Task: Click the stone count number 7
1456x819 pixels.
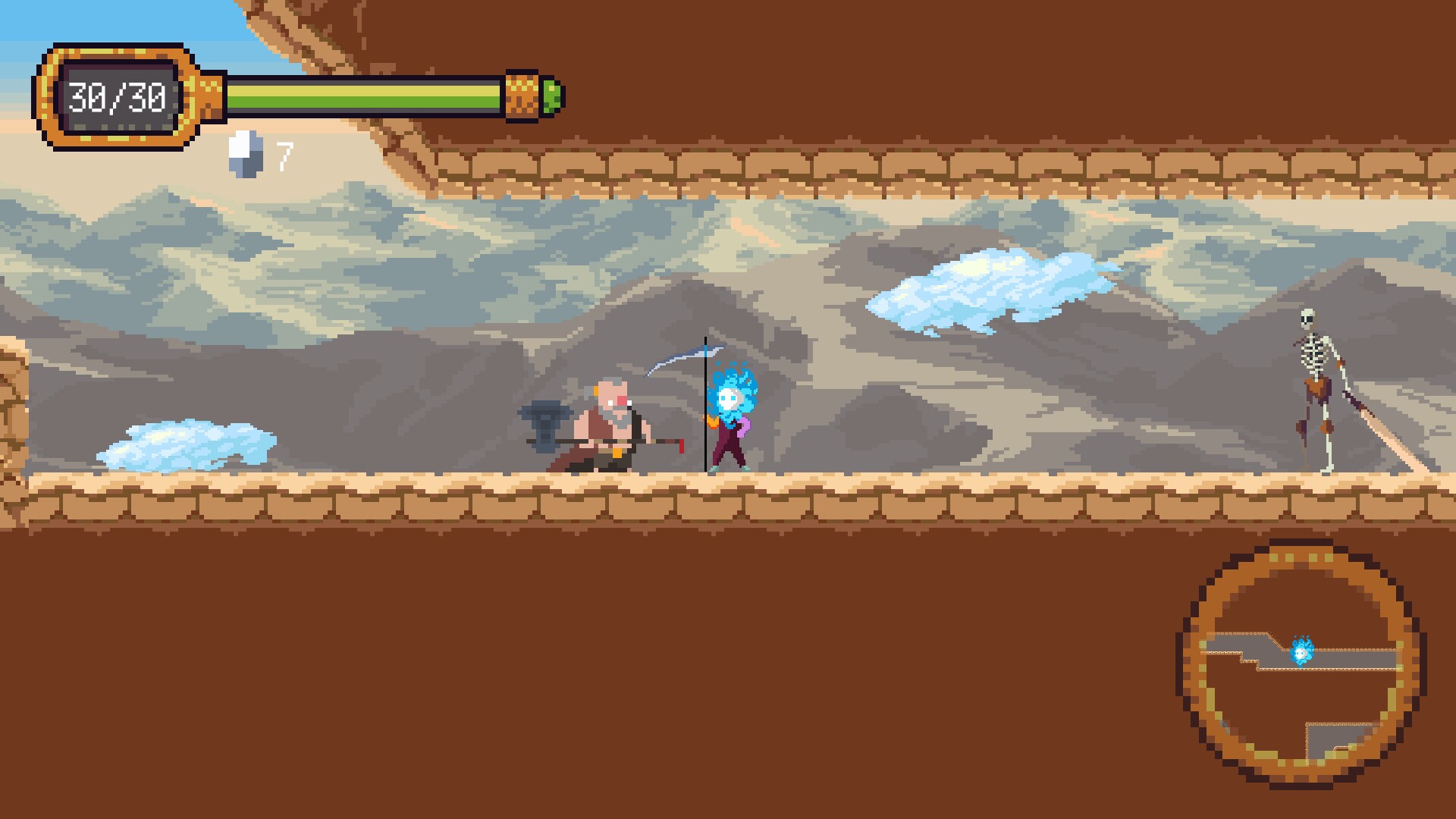Action: pyautogui.click(x=284, y=155)
